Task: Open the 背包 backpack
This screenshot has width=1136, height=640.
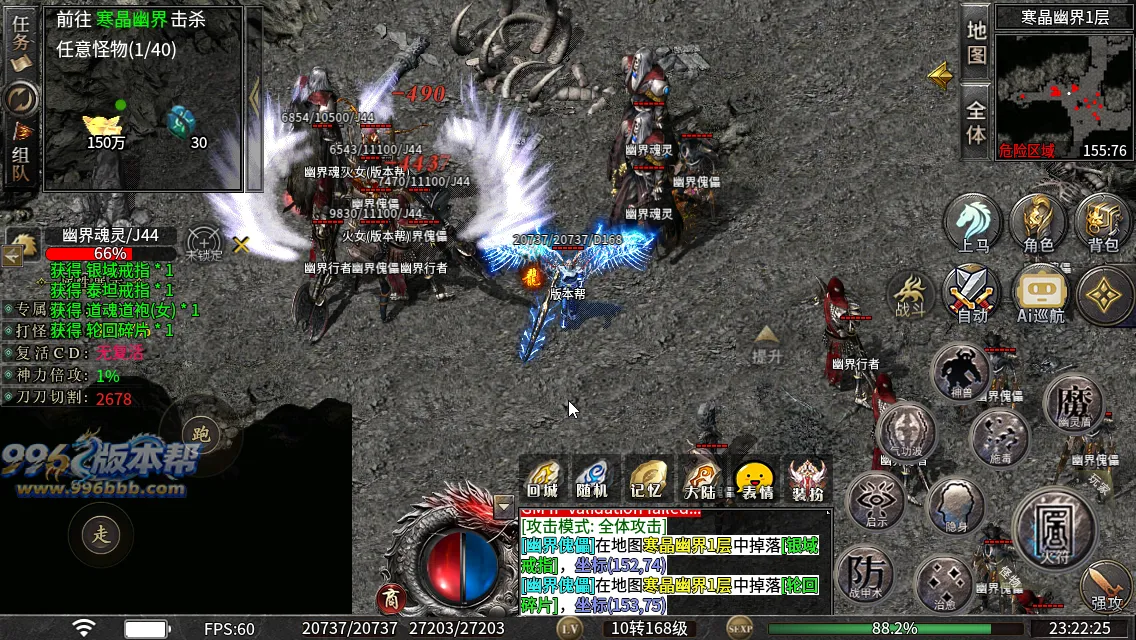Action: point(1102,222)
